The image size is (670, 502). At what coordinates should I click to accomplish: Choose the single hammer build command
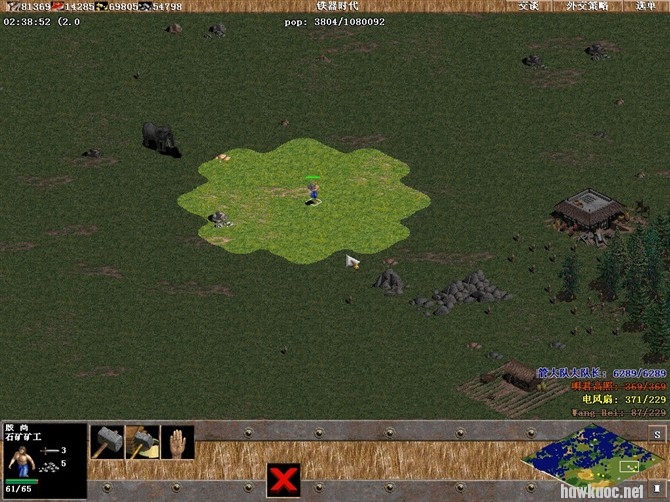tap(107, 441)
